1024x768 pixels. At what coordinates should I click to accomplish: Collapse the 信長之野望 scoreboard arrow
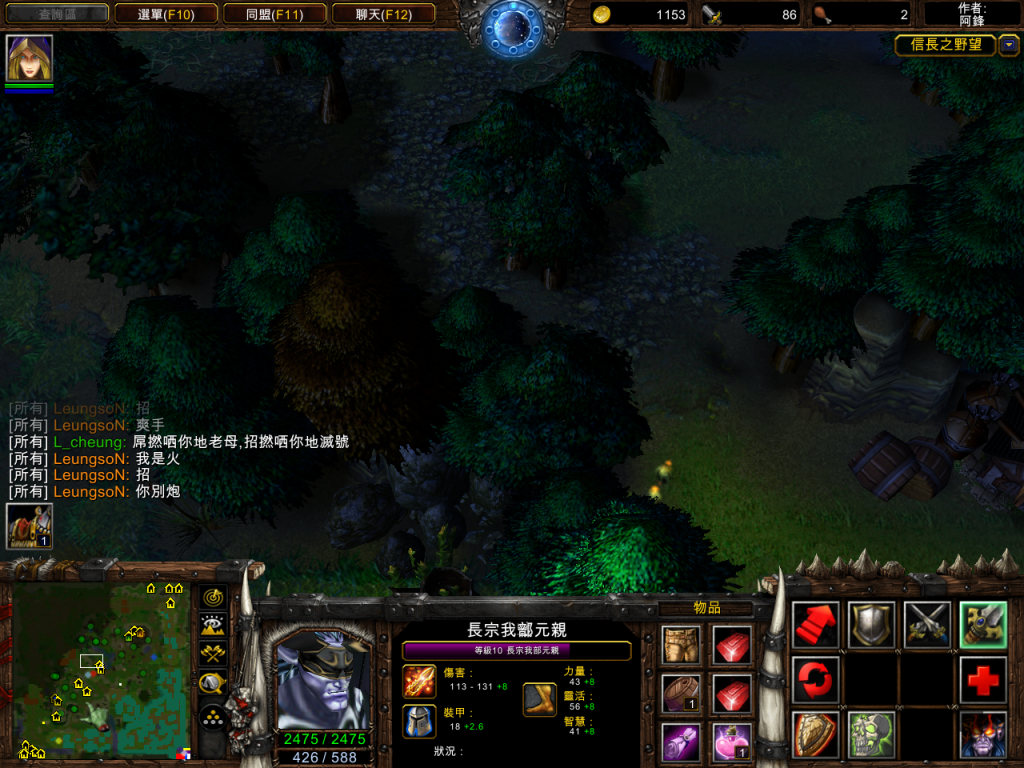[1009, 45]
